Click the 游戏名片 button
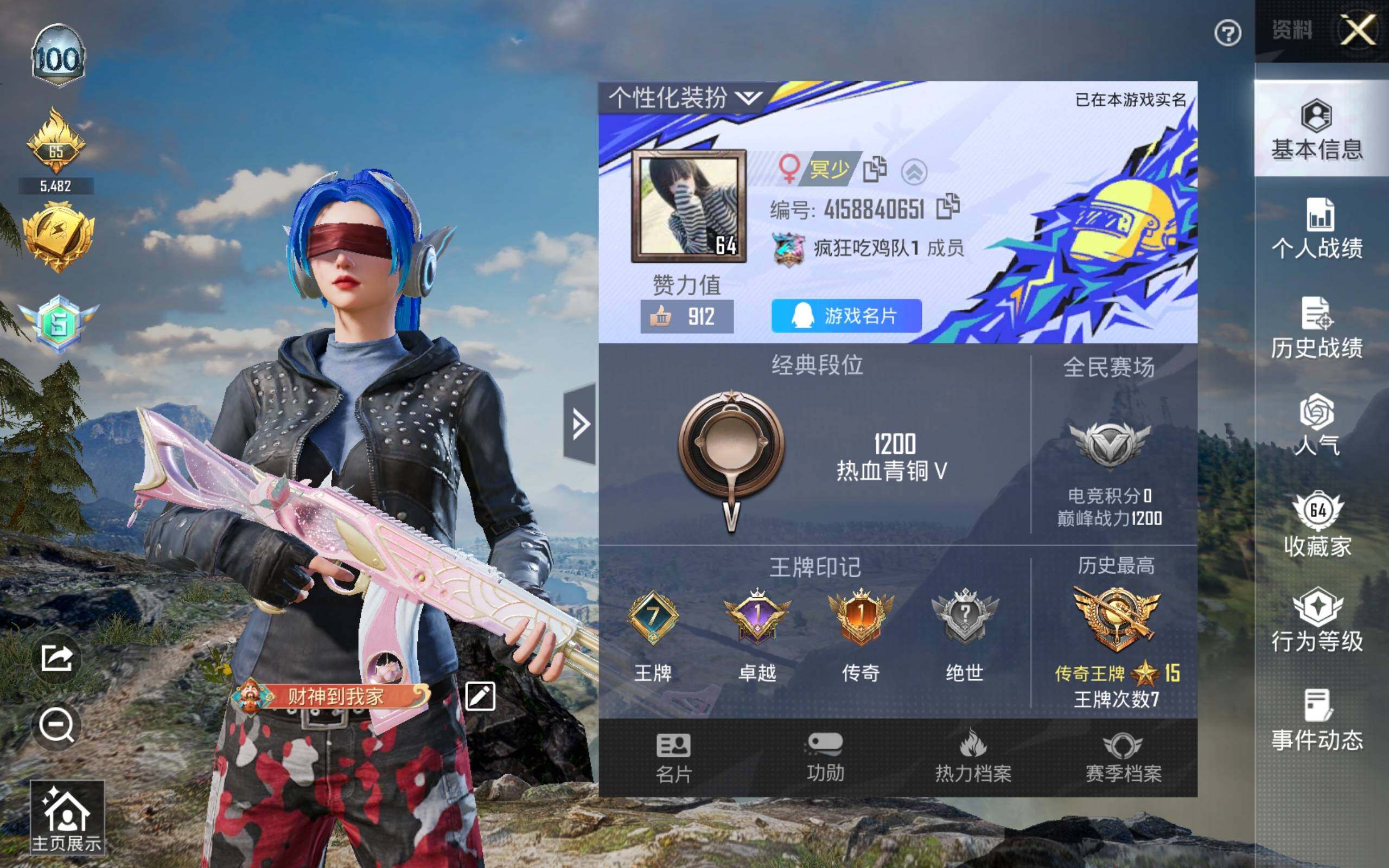The height and width of the screenshot is (868, 1389). pos(846,316)
